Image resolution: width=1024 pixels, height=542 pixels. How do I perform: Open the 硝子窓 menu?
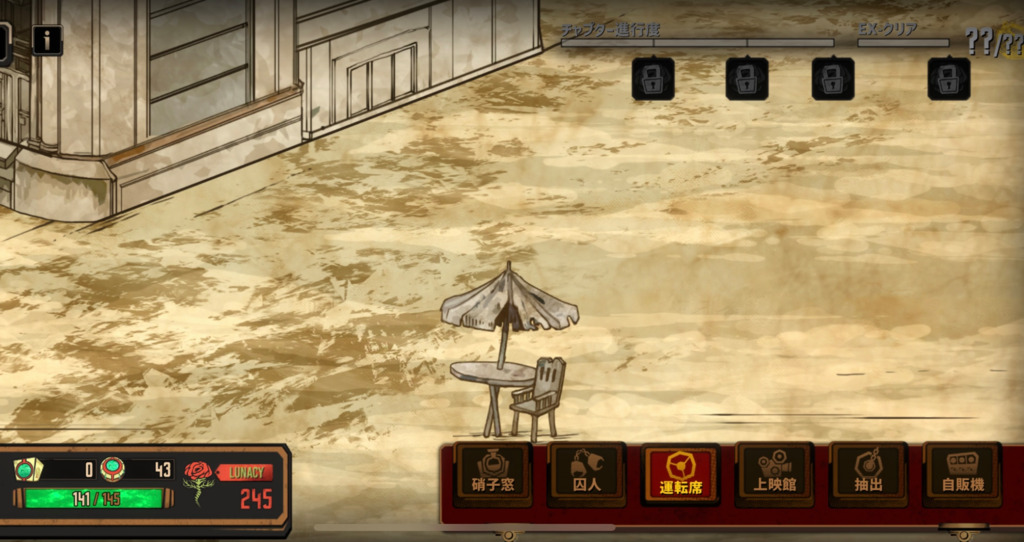pyautogui.click(x=492, y=473)
